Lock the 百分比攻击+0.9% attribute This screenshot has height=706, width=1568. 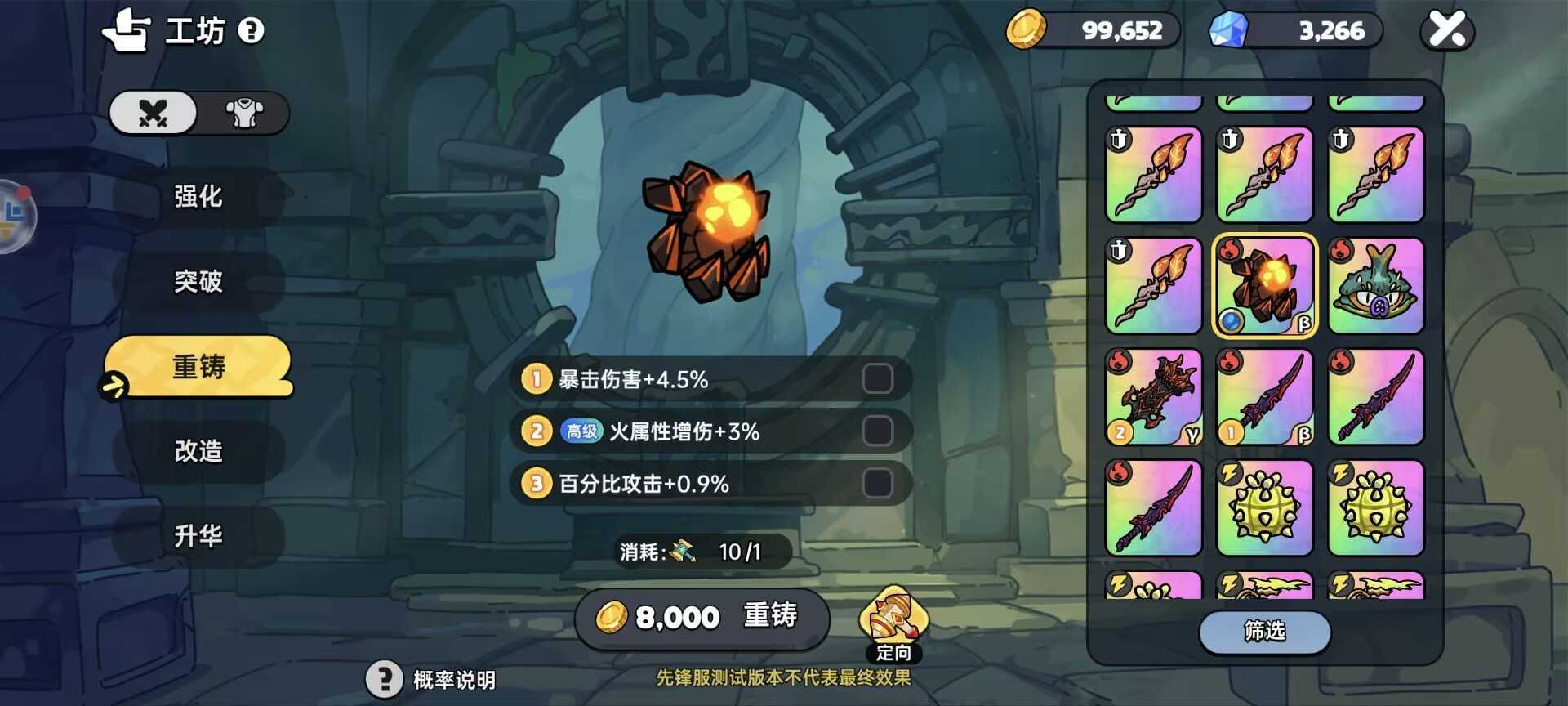tap(880, 483)
